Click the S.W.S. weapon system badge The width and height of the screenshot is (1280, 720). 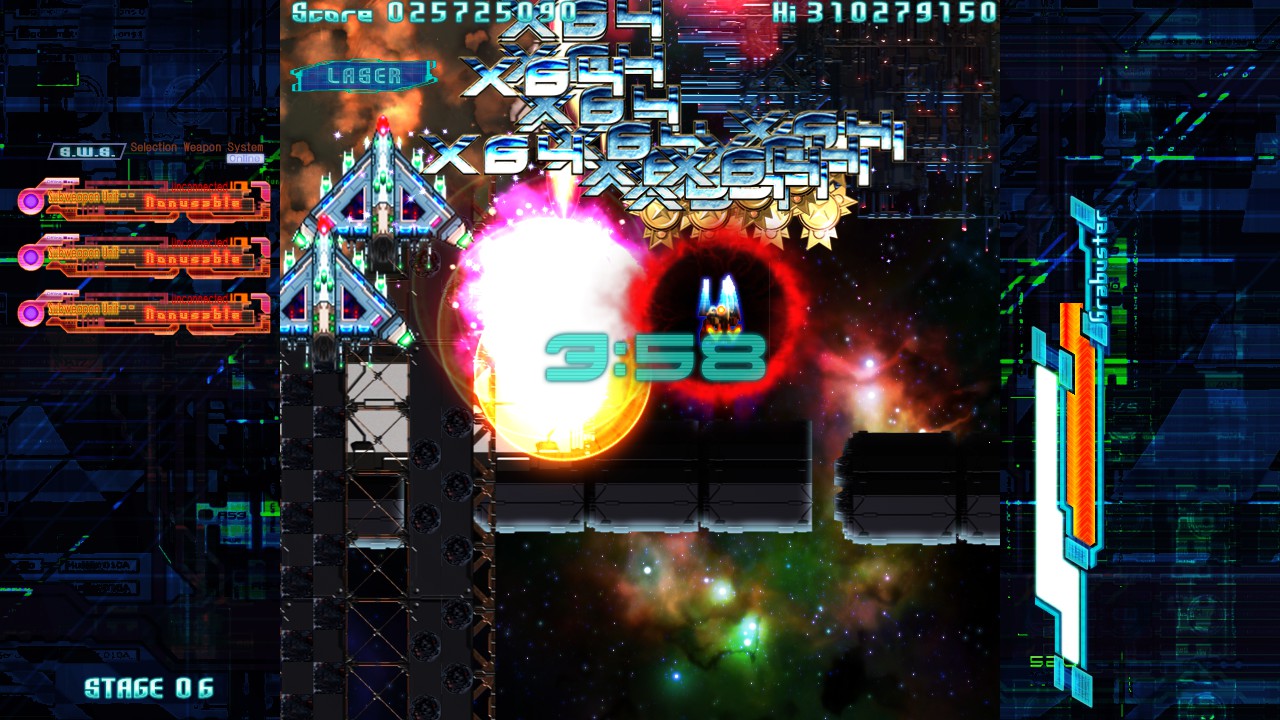(x=86, y=151)
